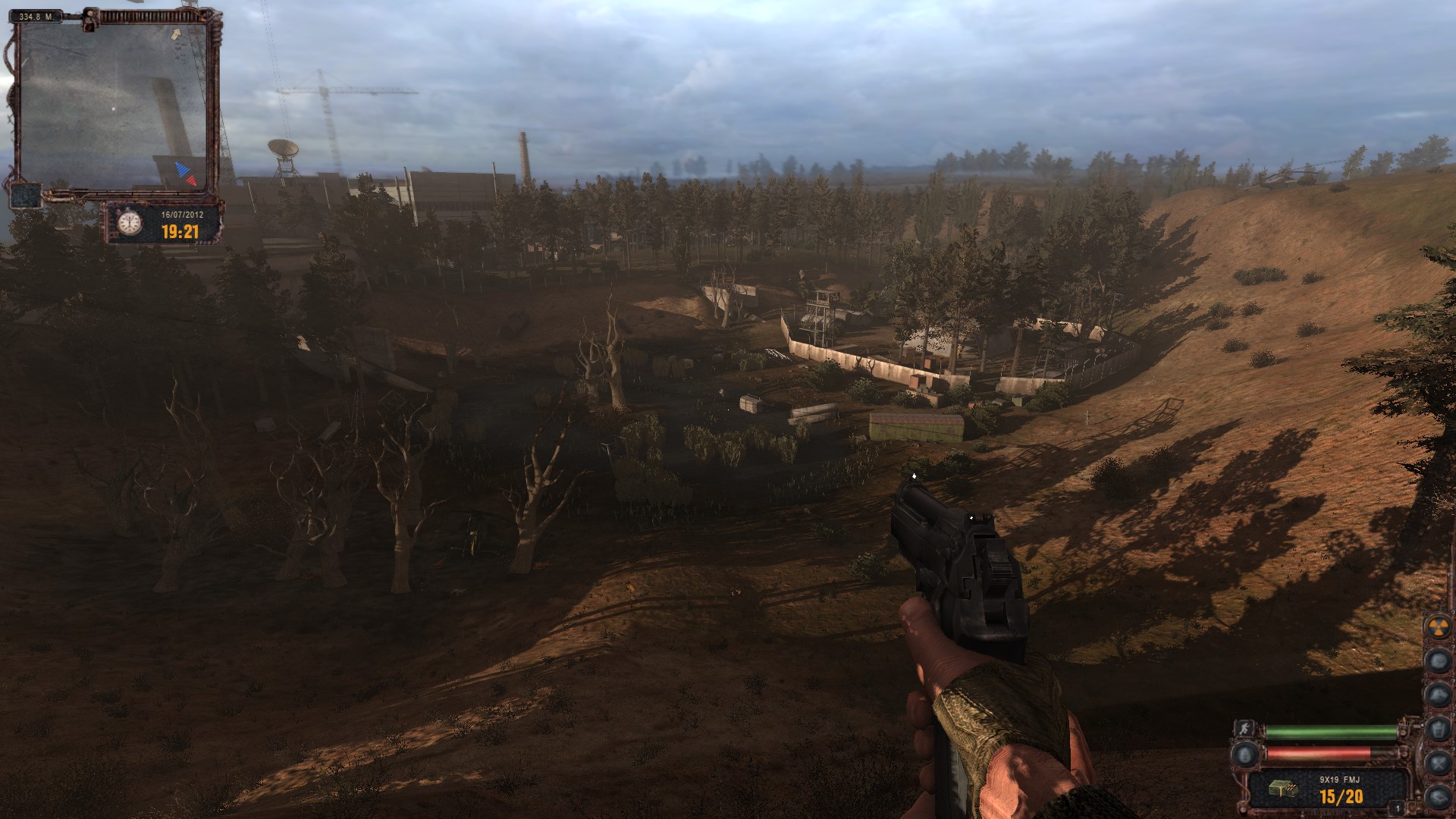Click the blue and red compass marker
This screenshot has height=819, width=1456.
point(186,174)
